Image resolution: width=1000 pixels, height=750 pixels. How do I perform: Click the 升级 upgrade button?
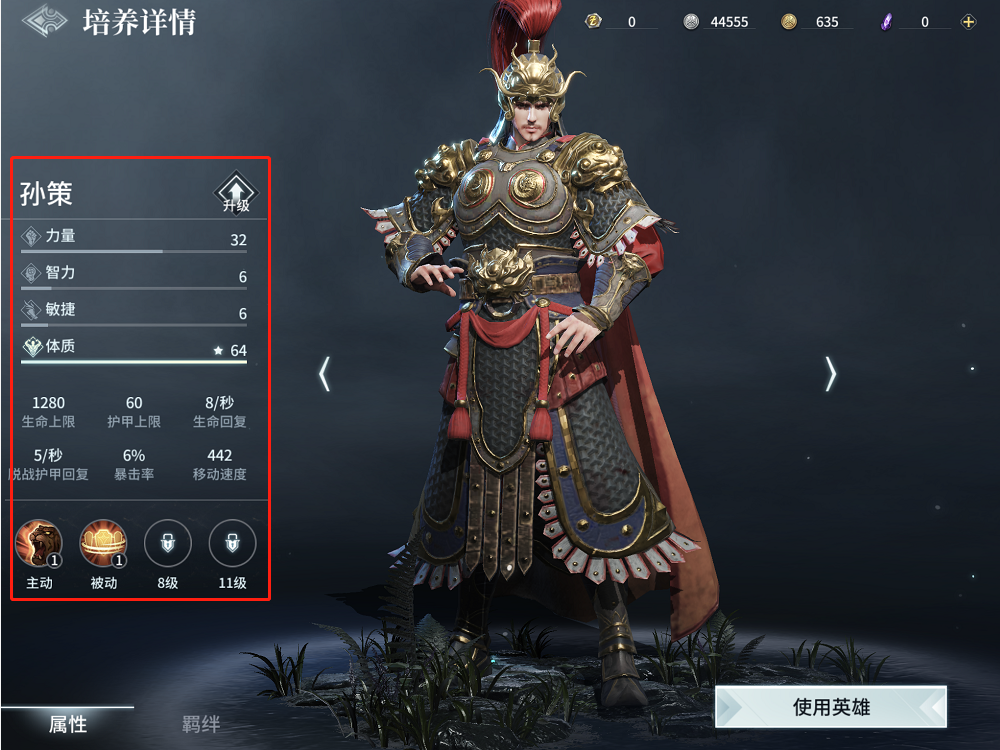point(236,192)
